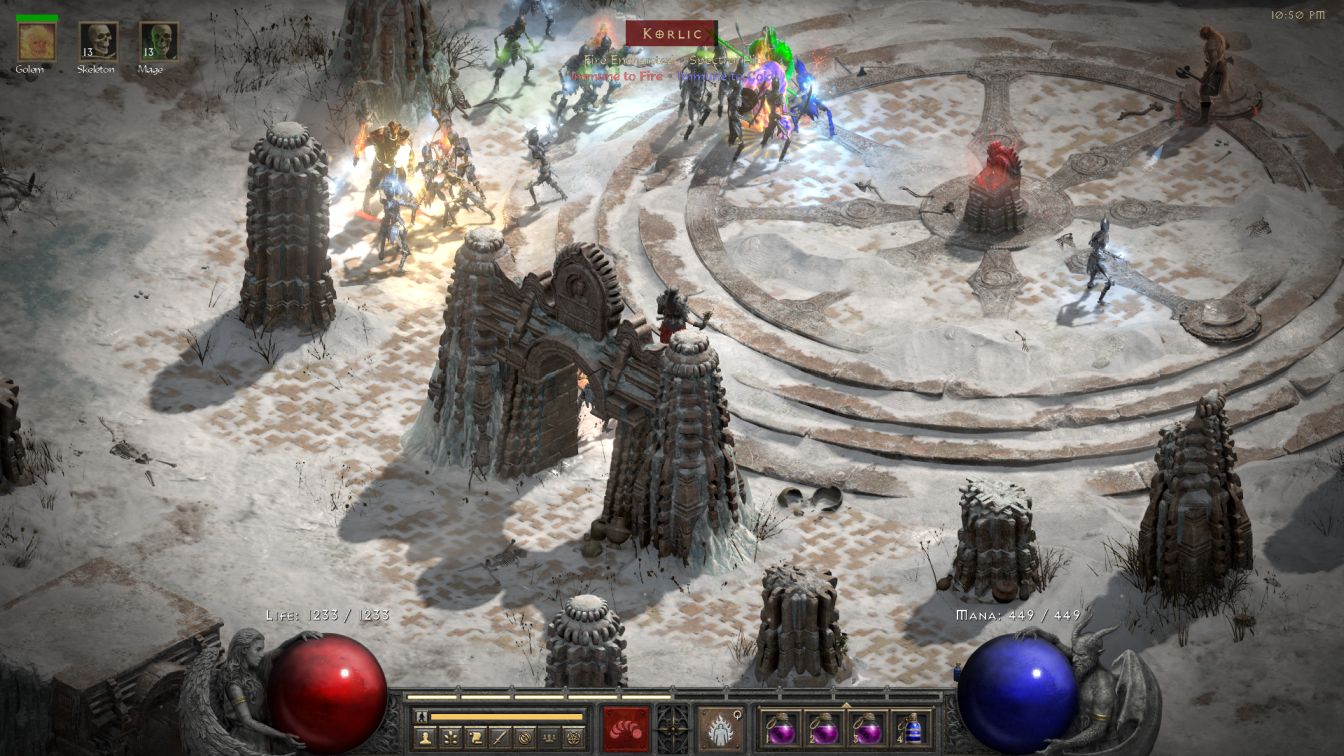Click the sword icon in the mini panel
The width and height of the screenshot is (1344, 756).
501,738
